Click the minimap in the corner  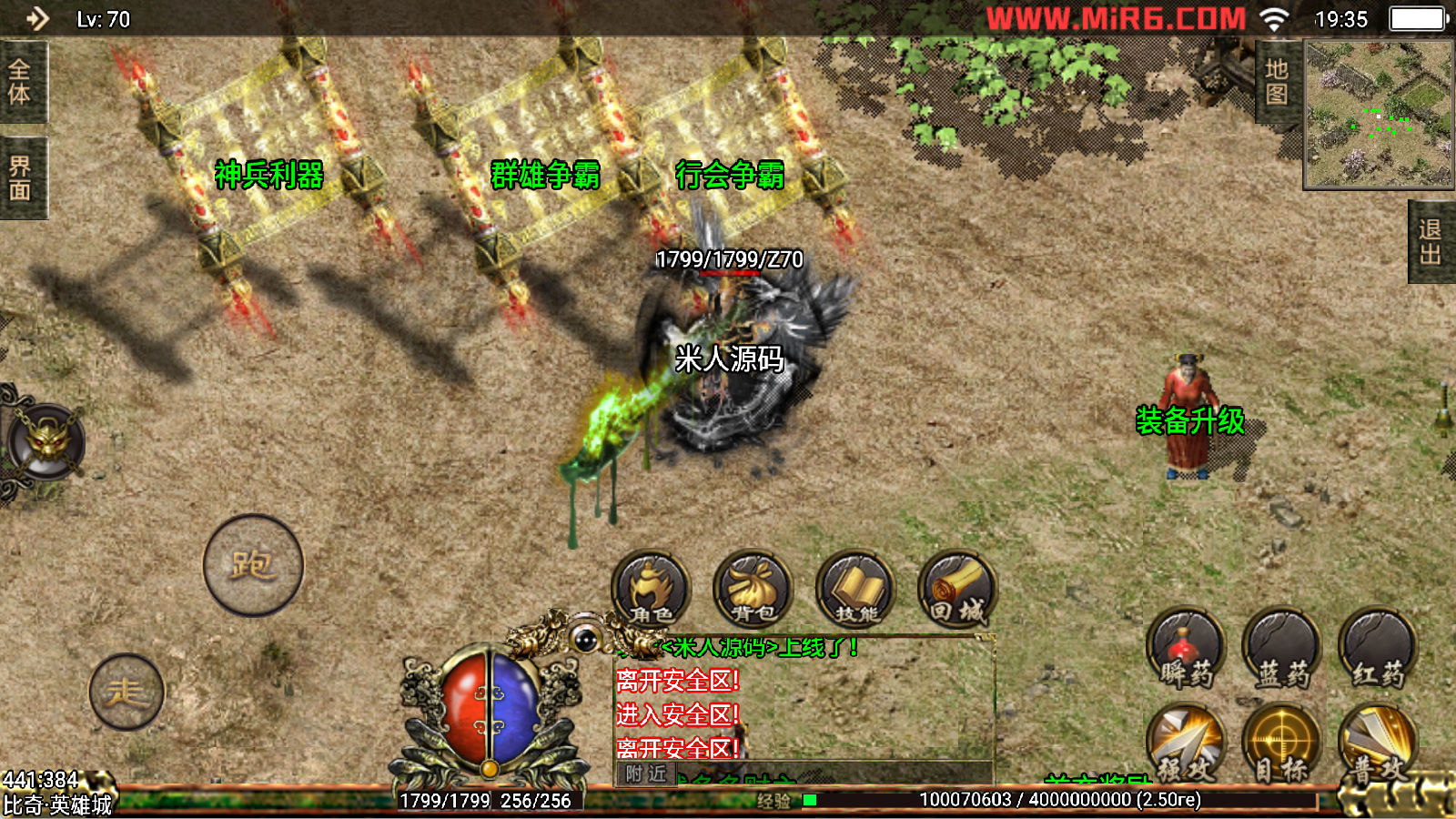[x=1379, y=115]
